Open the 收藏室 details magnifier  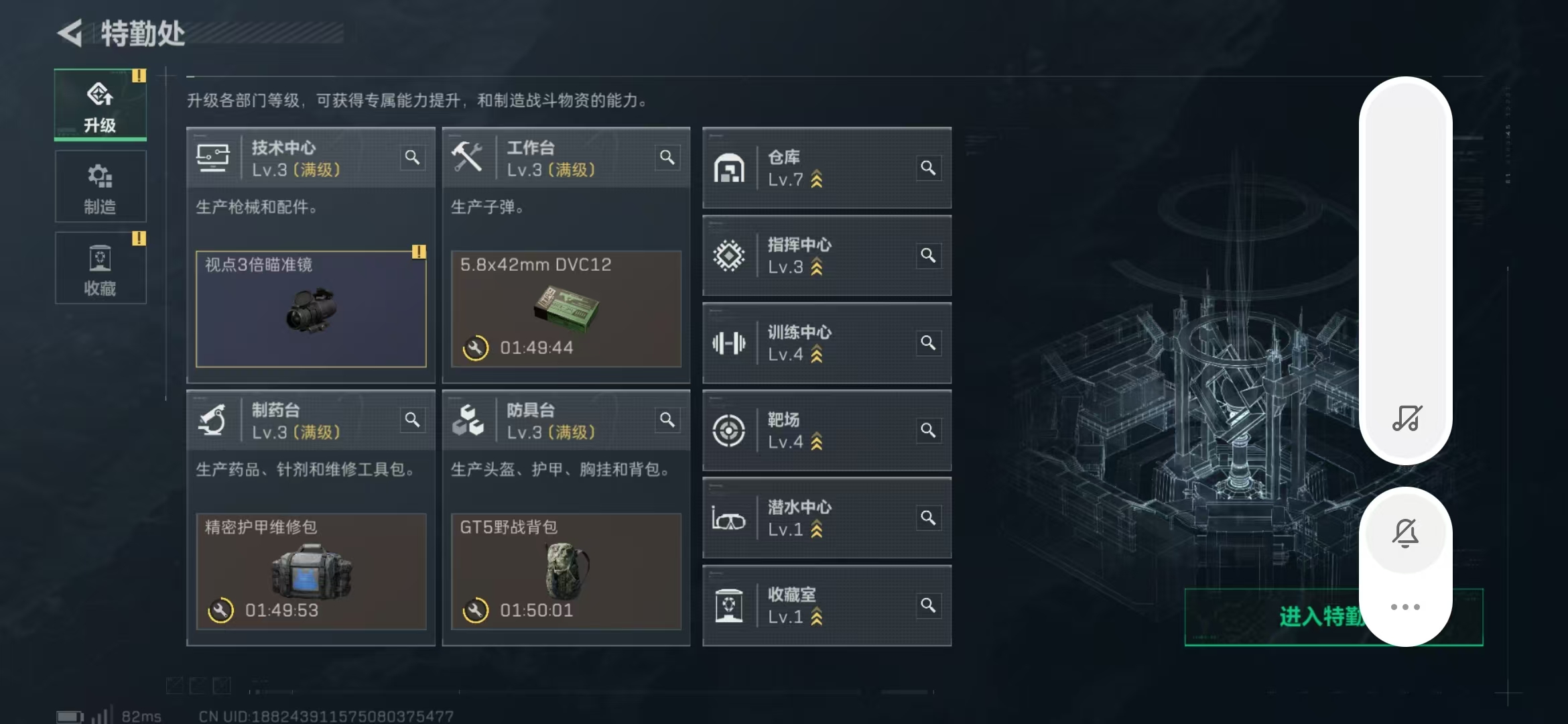click(x=929, y=604)
